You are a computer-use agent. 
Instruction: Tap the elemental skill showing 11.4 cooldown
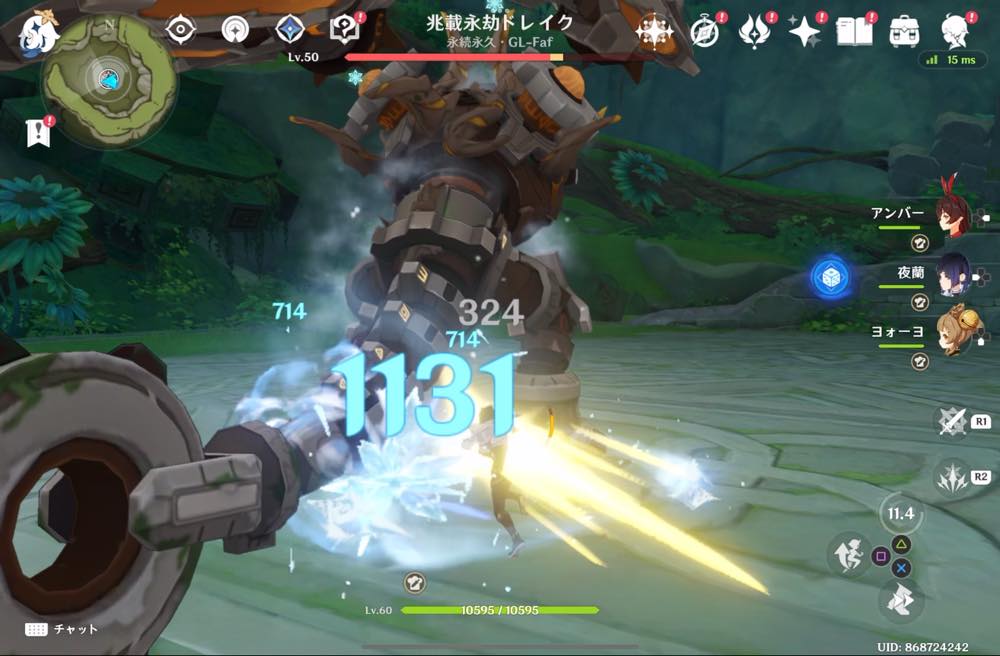click(x=901, y=515)
